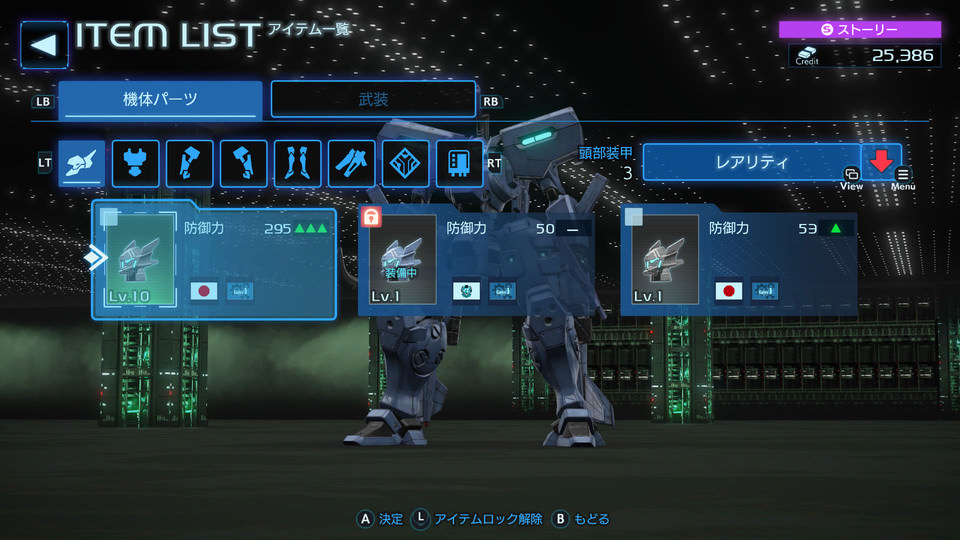Open the 武装 weapons tab
Image resolution: width=960 pixels, height=540 pixels.
(373, 100)
